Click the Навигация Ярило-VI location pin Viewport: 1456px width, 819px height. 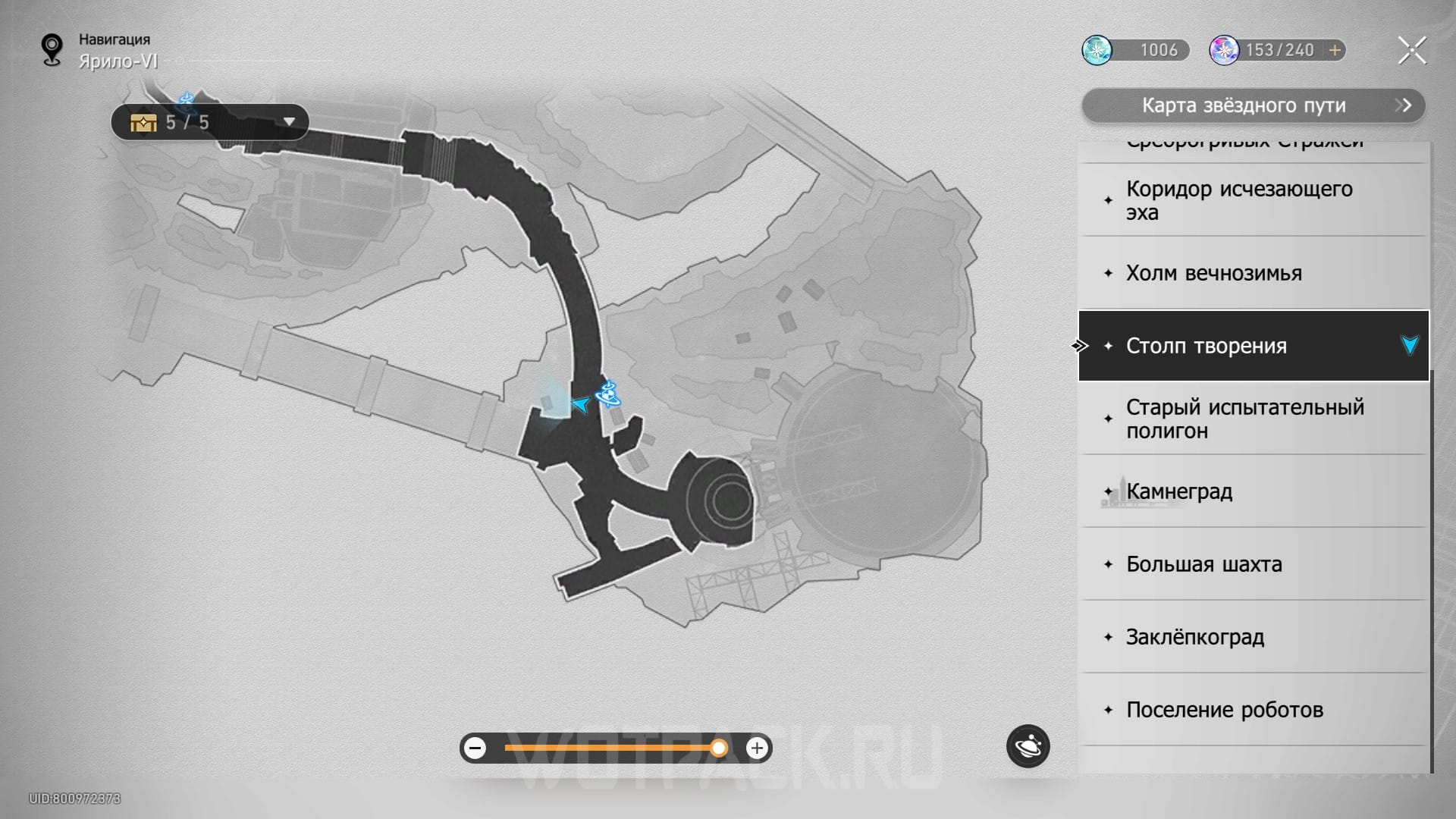52,50
